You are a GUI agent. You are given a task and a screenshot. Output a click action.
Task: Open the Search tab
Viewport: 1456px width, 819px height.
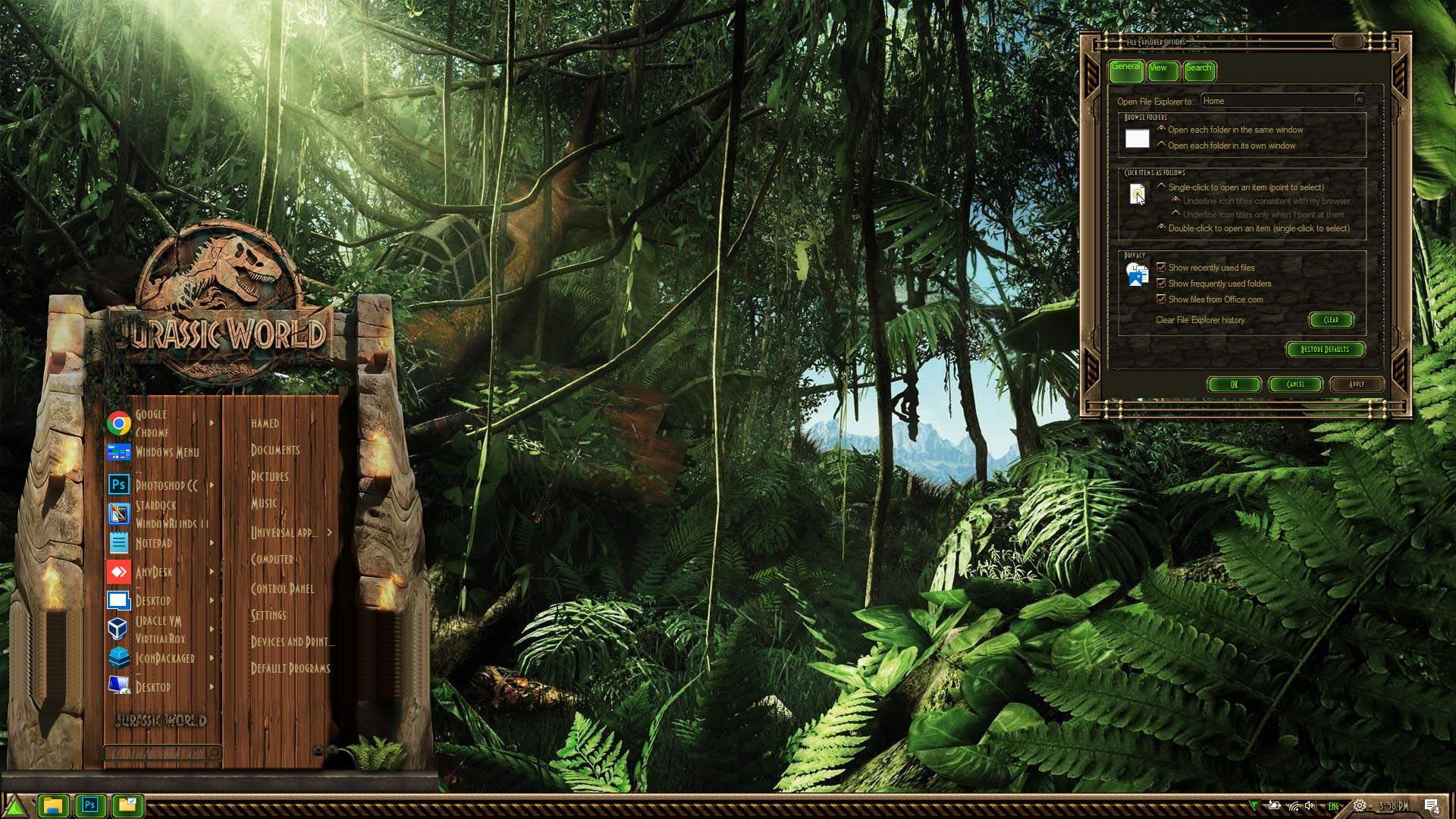point(1199,70)
